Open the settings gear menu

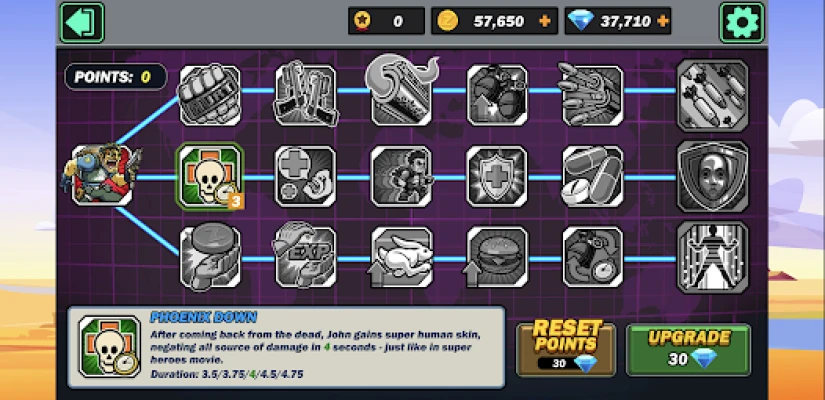pyautogui.click(x=742, y=21)
